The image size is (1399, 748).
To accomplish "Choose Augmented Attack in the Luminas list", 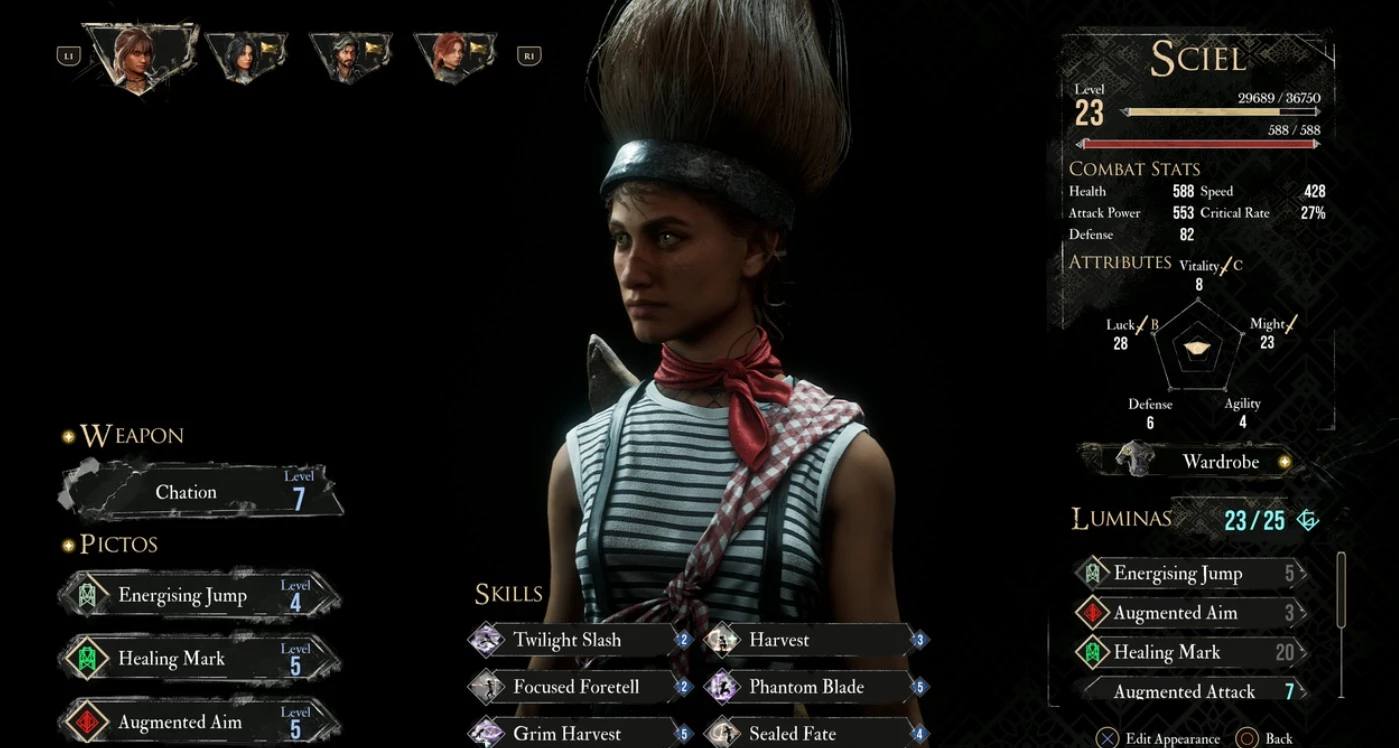I will (x=1190, y=691).
